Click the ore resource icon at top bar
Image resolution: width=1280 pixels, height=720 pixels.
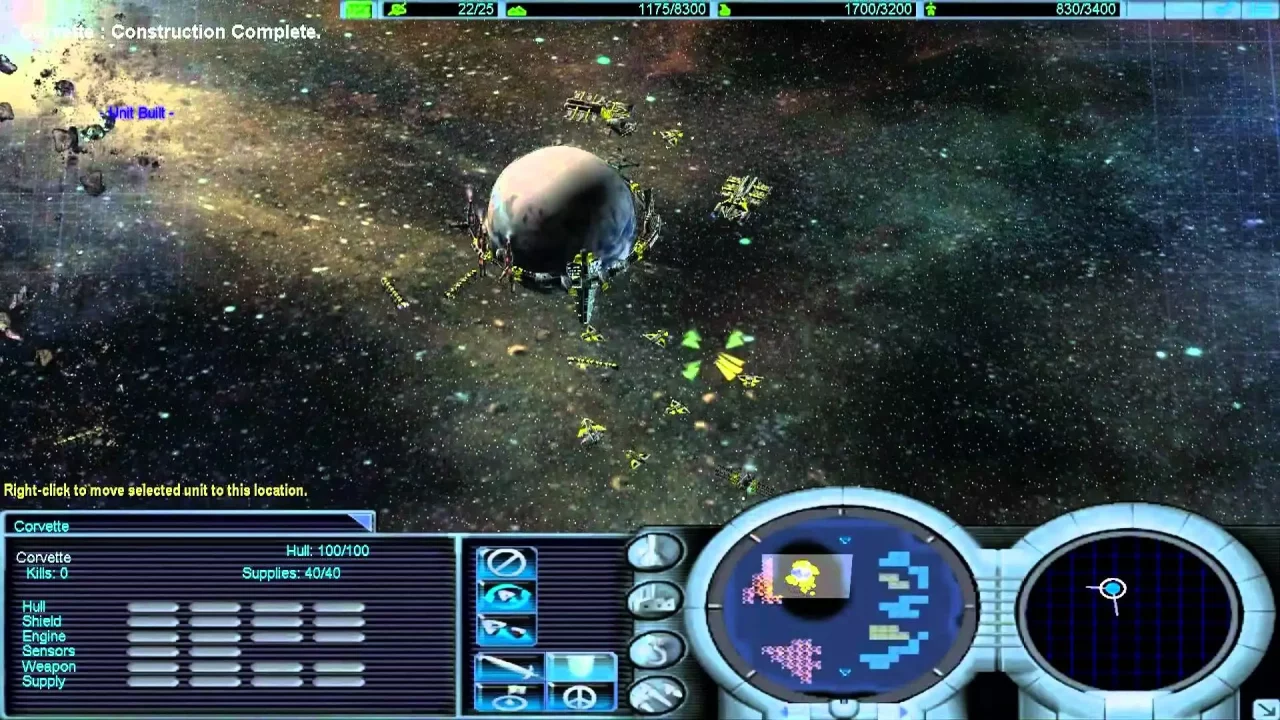(x=518, y=9)
